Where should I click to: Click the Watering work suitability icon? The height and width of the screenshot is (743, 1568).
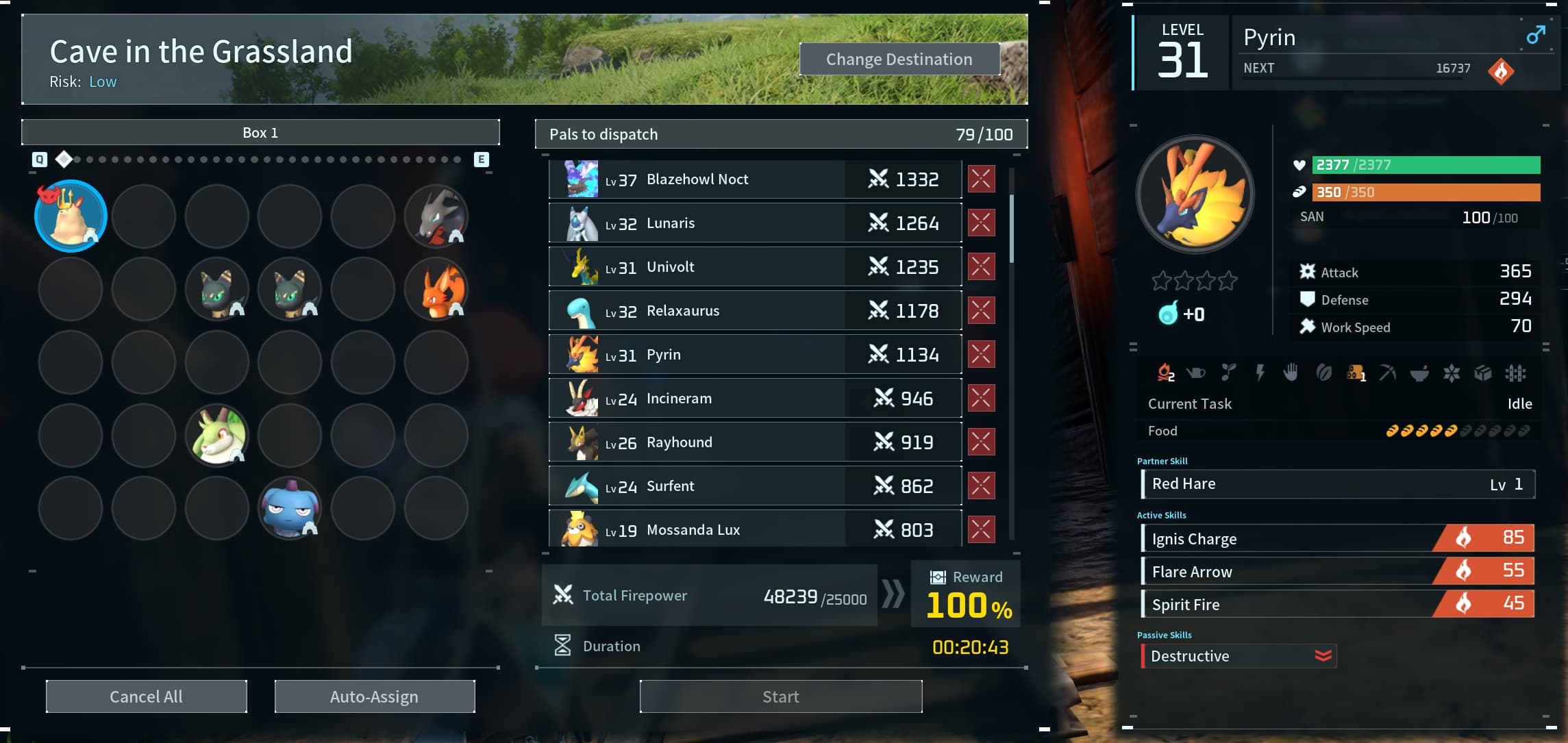click(x=1197, y=373)
